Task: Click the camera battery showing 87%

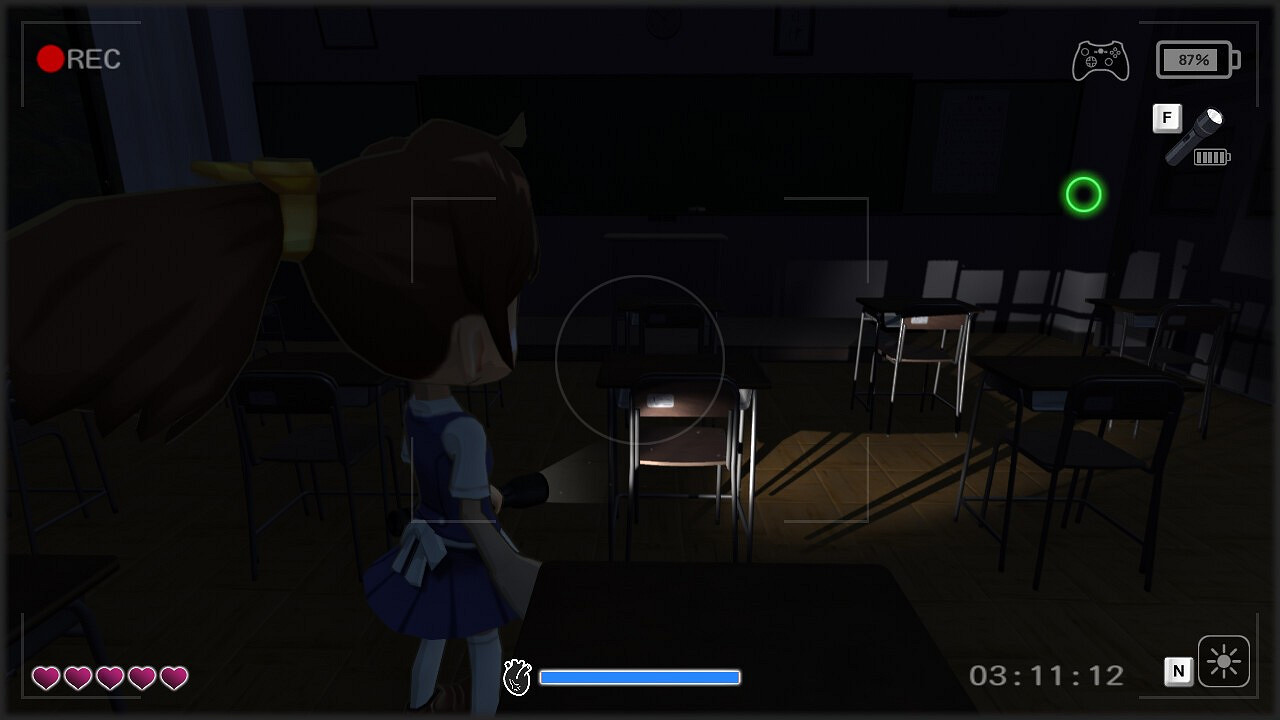Action: (1196, 58)
